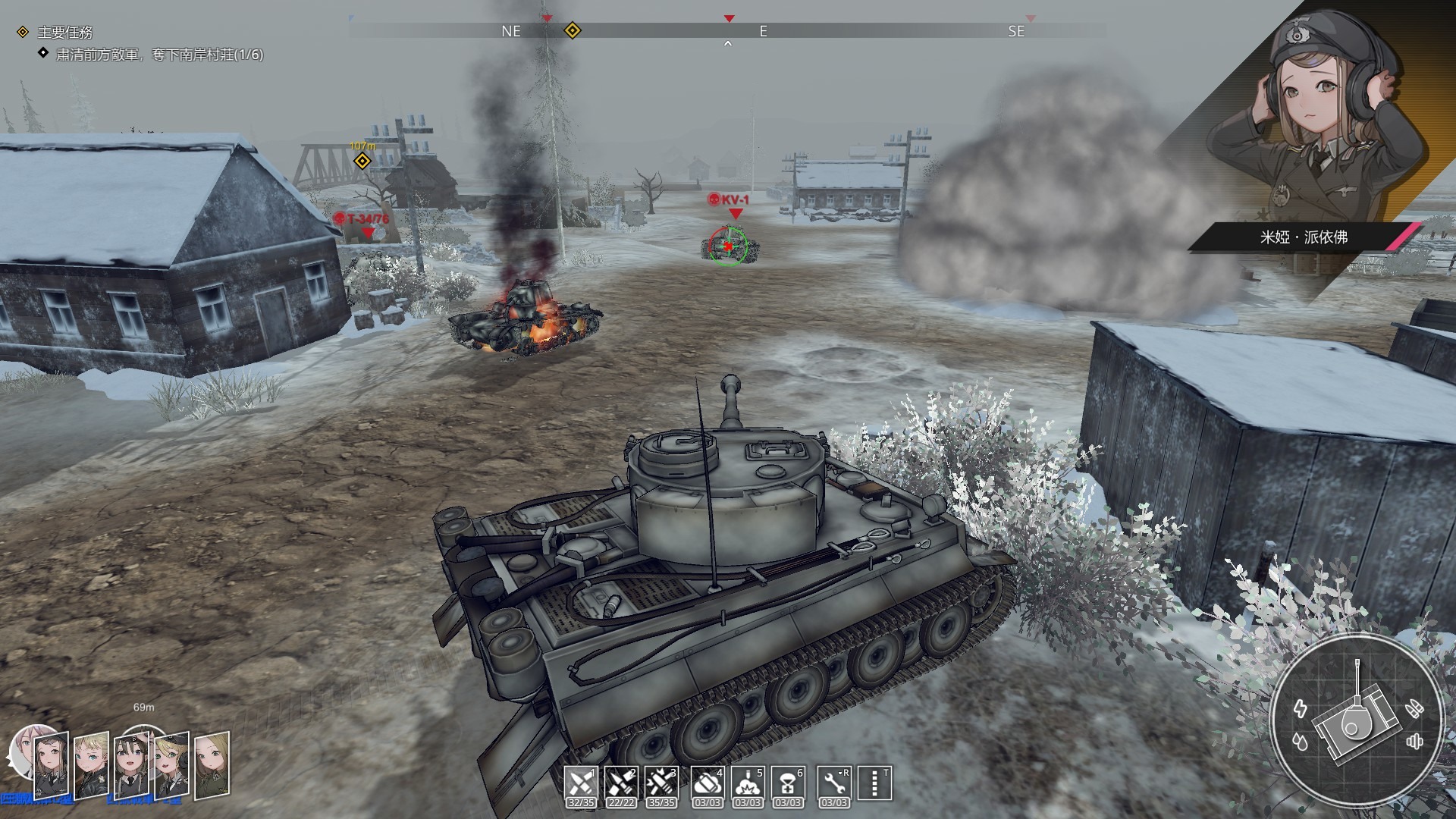Open the formation command slot T
The width and height of the screenshot is (1456, 819).
tap(874, 781)
